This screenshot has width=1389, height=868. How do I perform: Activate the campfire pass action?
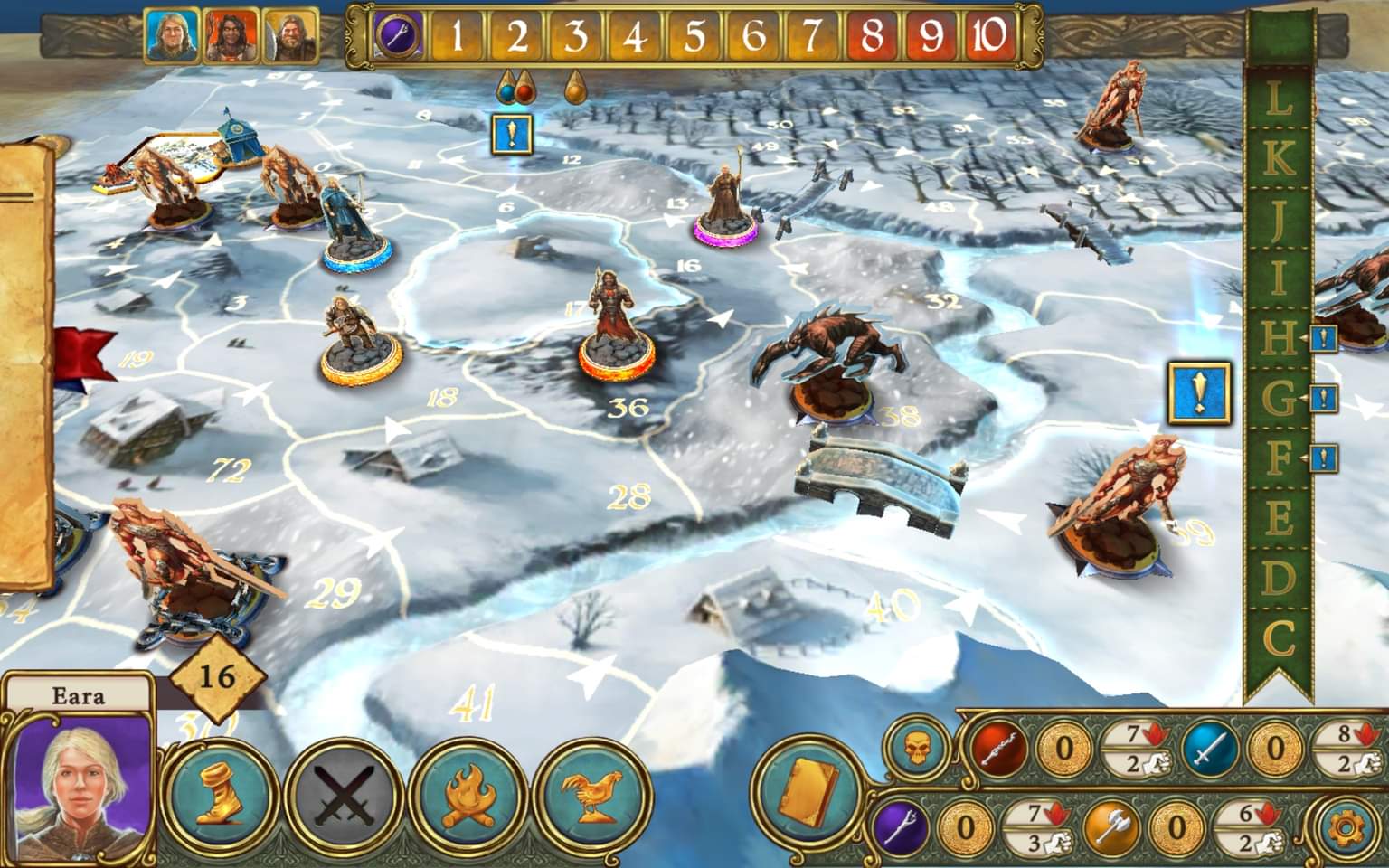coord(468,797)
